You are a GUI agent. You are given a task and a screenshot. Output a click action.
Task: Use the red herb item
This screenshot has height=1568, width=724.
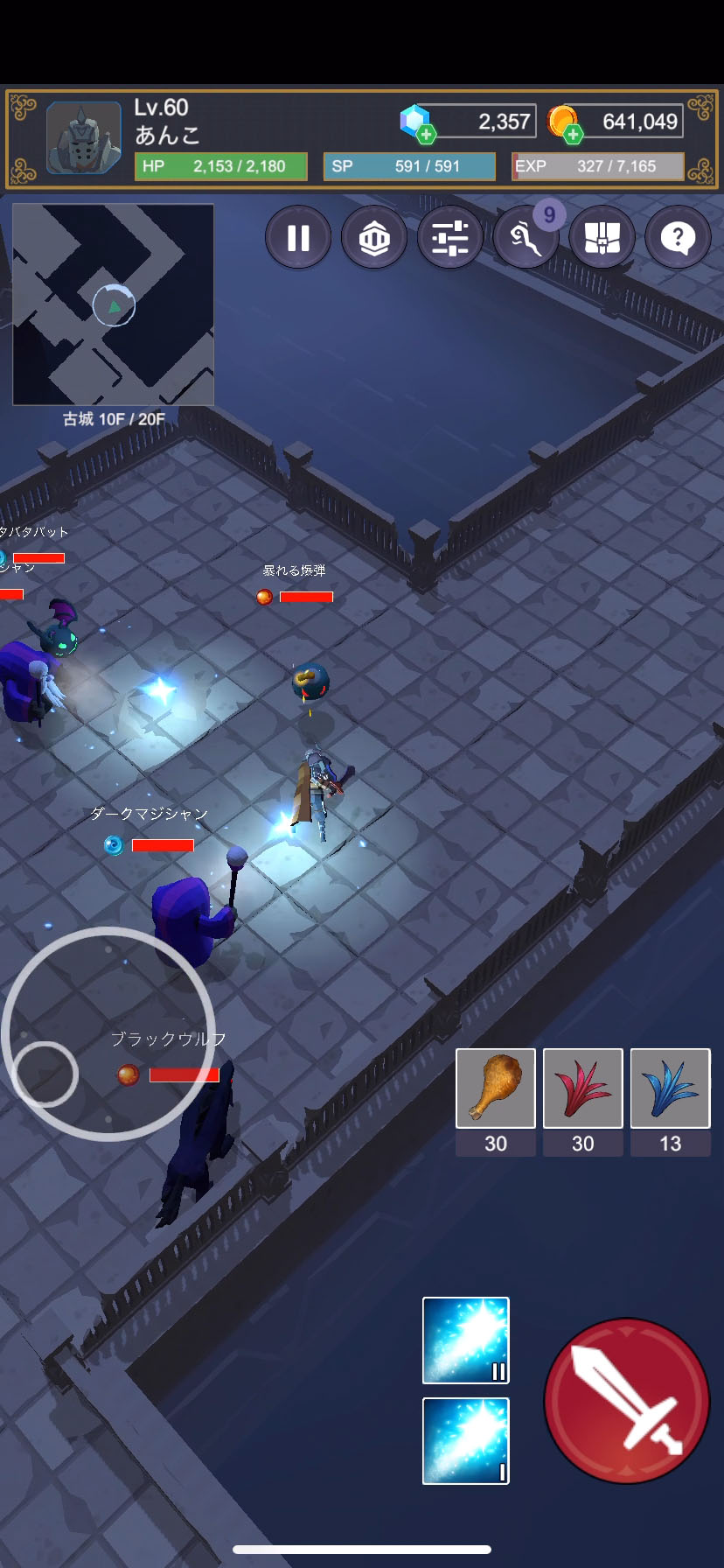[583, 1088]
